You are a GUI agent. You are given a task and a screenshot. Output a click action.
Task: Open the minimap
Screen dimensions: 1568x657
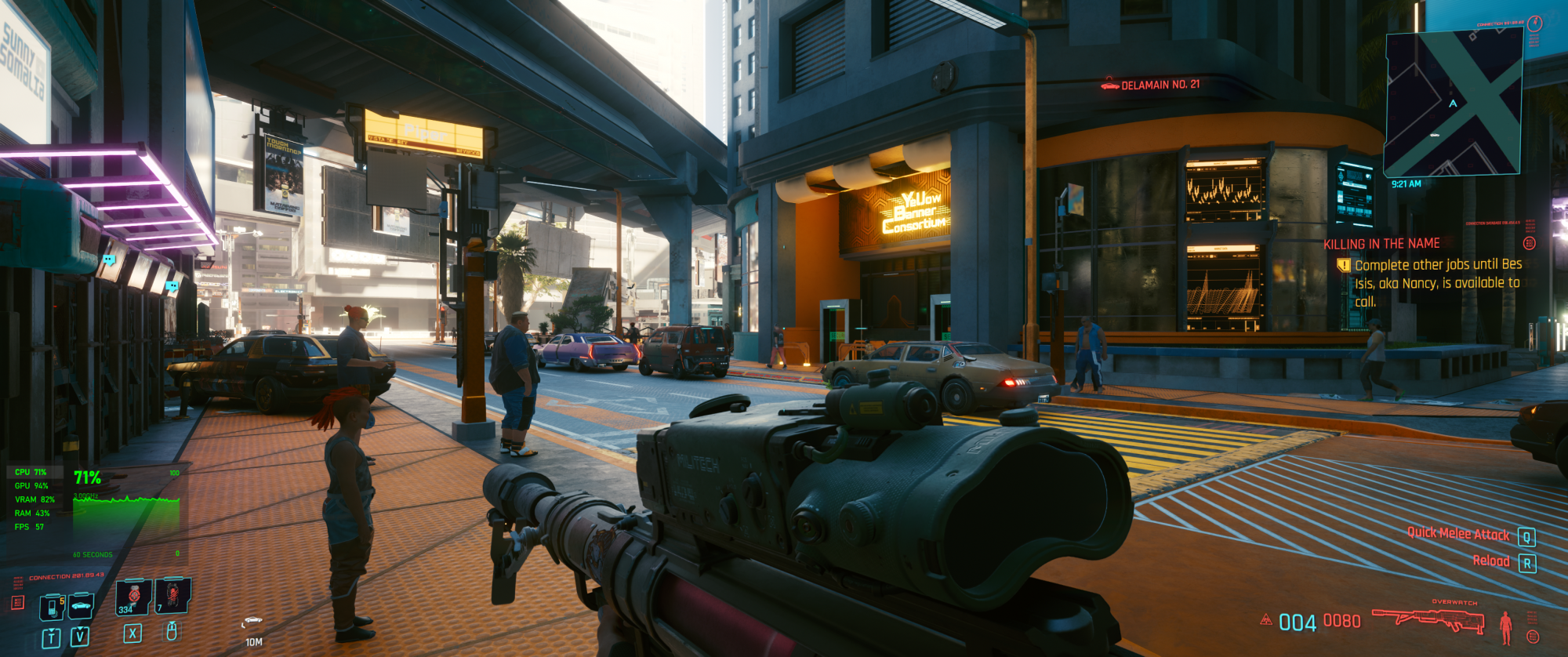[1453, 102]
